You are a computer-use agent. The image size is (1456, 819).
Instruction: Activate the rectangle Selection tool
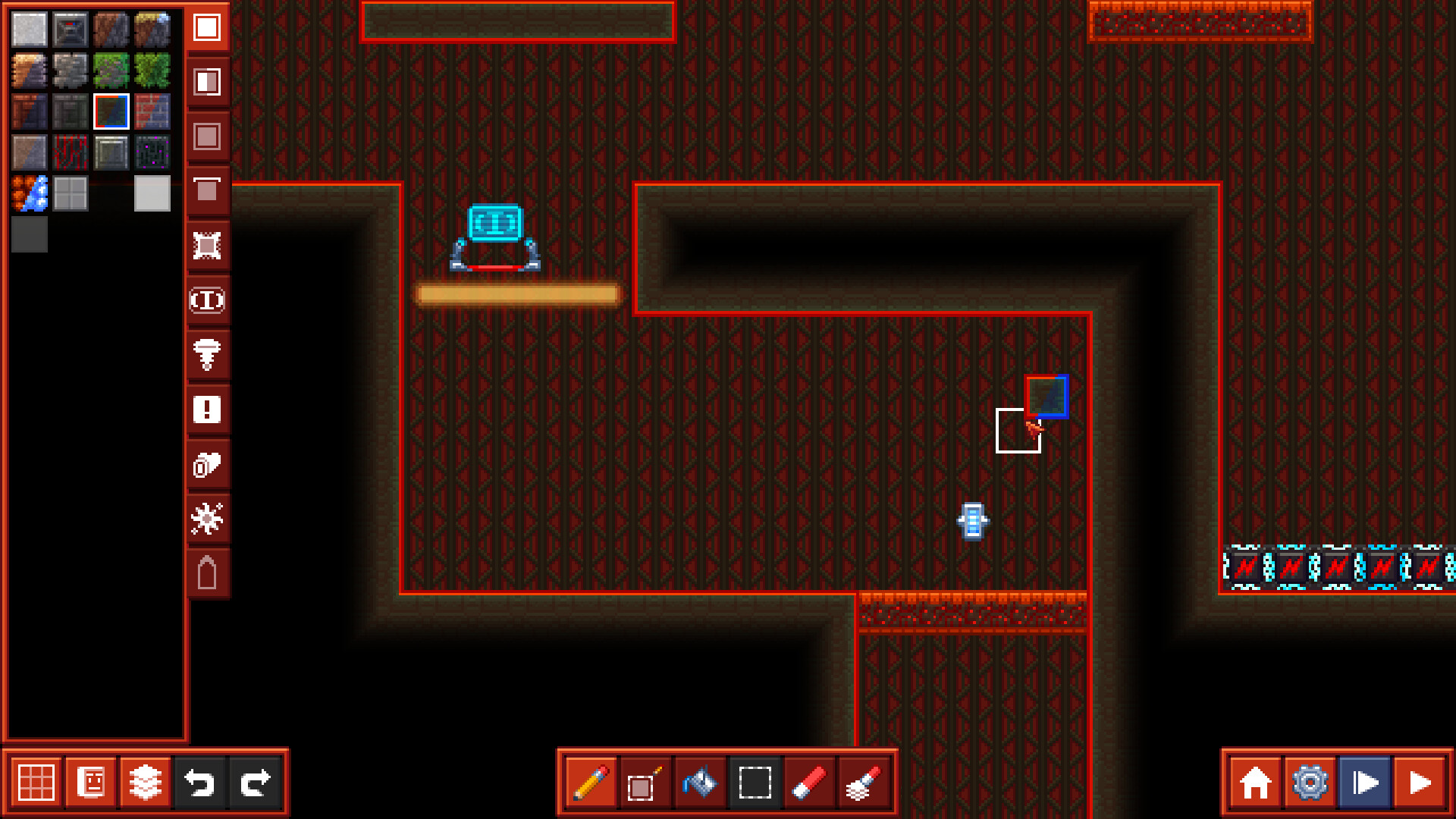click(x=755, y=782)
